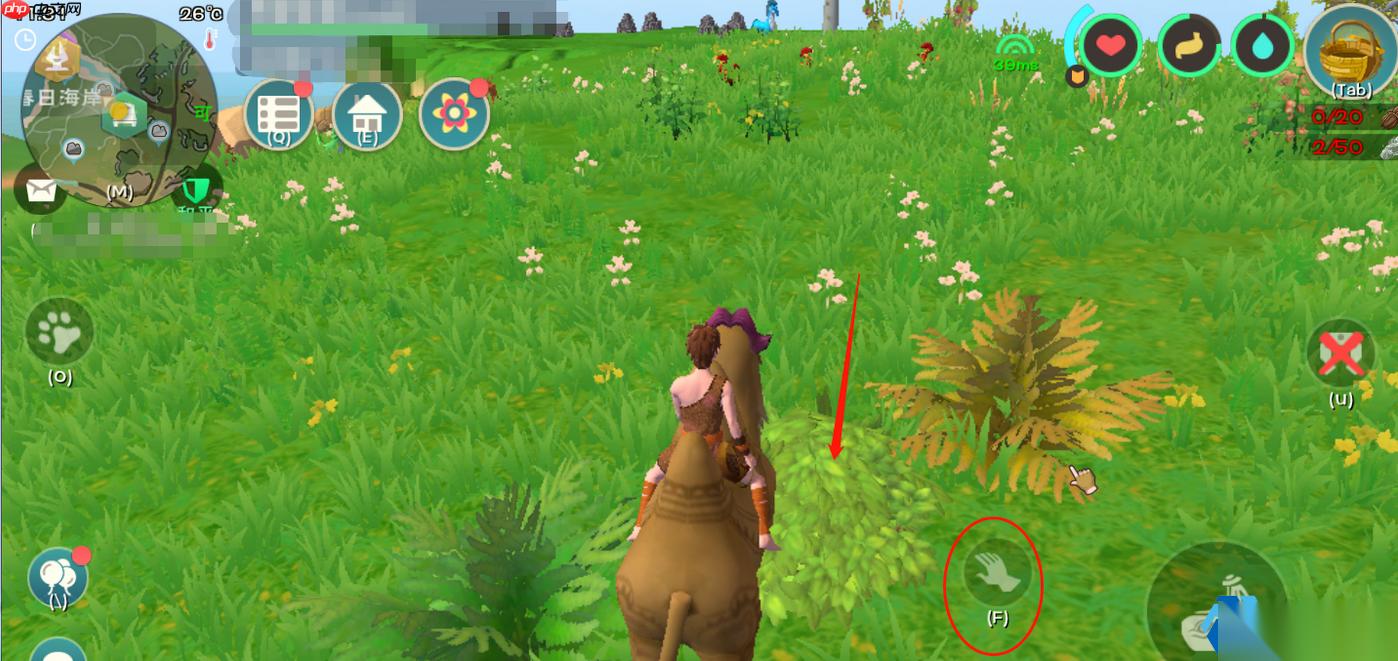Tap the stomach hunger status icon
The width and height of the screenshot is (1398, 661).
[1189, 46]
